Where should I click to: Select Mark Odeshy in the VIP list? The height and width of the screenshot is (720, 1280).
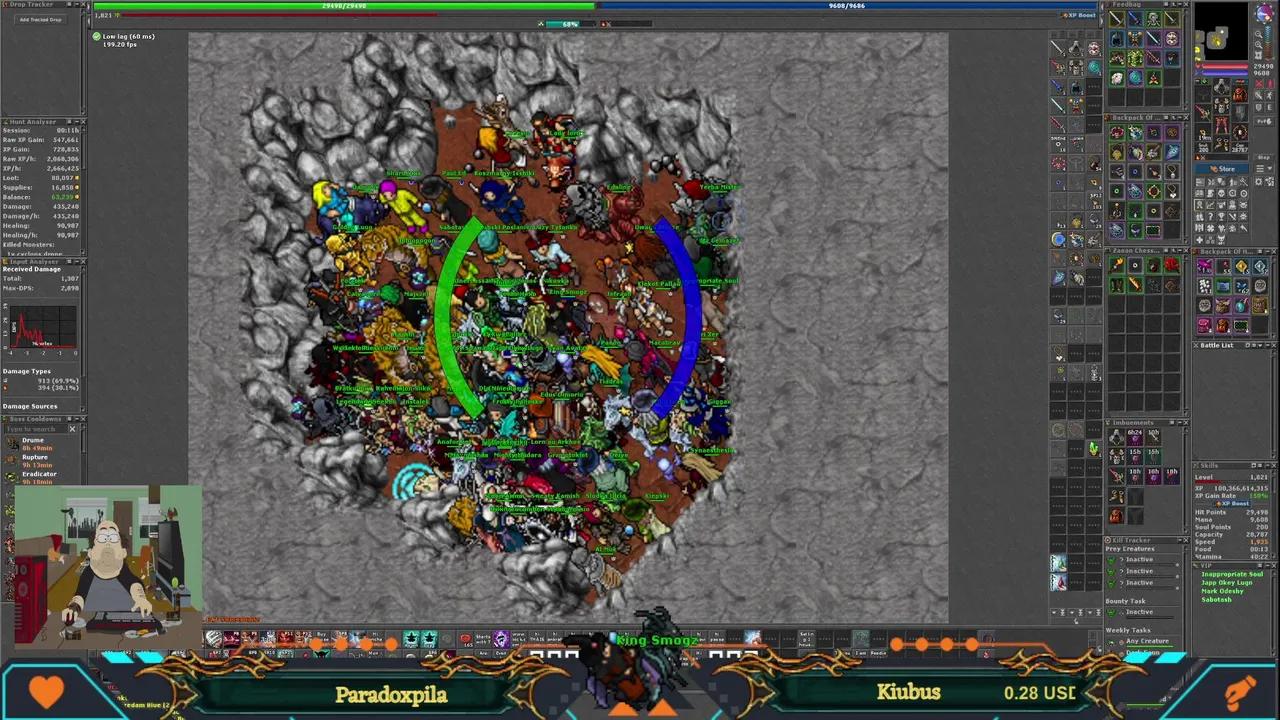tap(1222, 591)
